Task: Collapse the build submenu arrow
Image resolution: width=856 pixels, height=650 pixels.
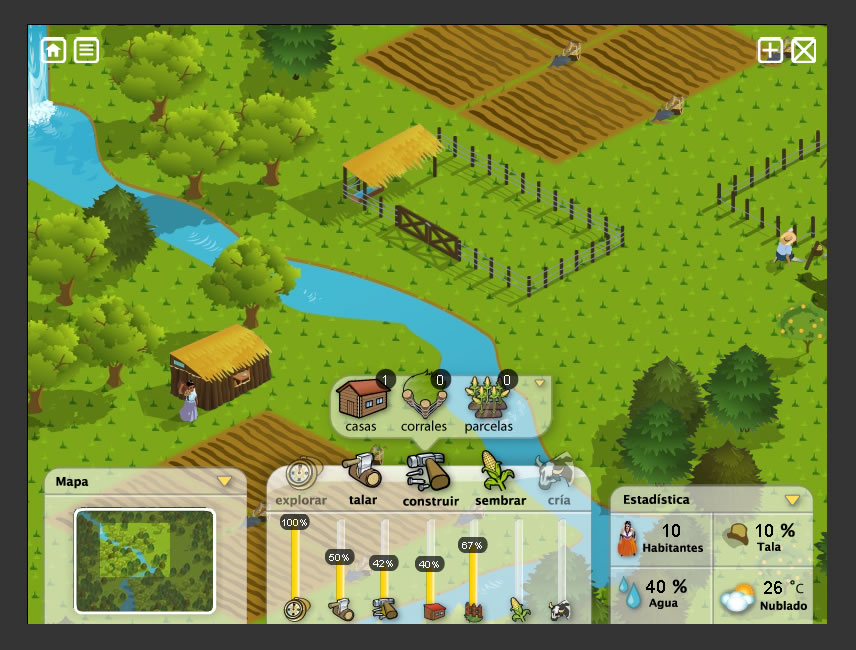Action: [540, 383]
